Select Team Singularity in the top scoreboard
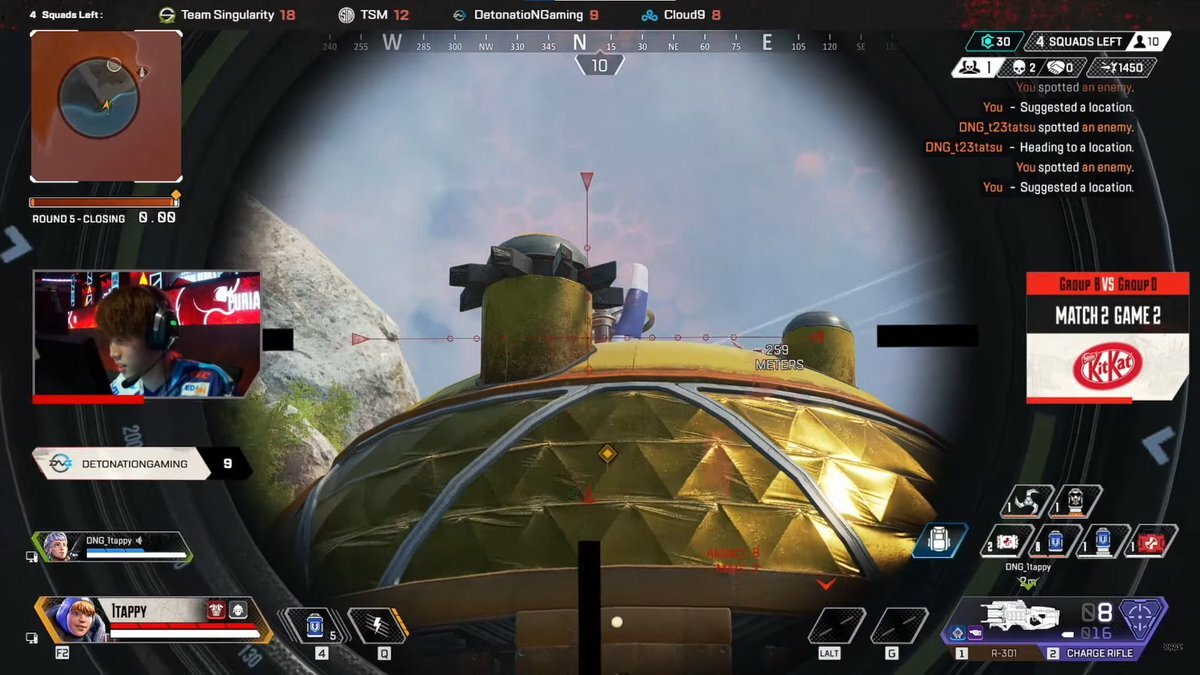 [x=227, y=15]
